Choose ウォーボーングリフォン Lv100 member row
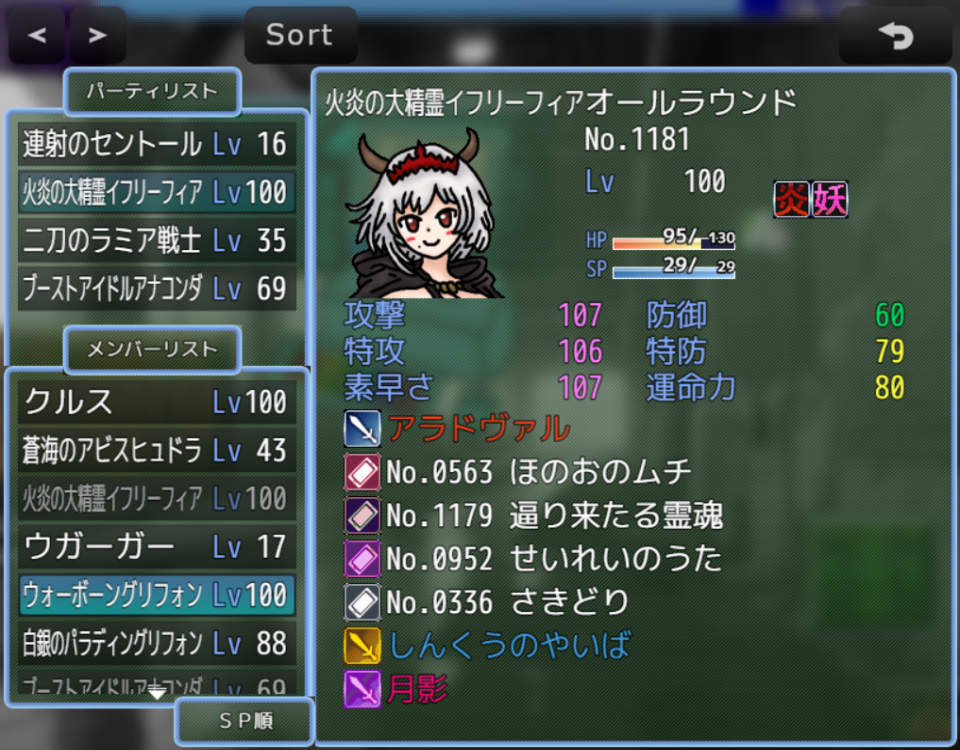 [x=156, y=595]
